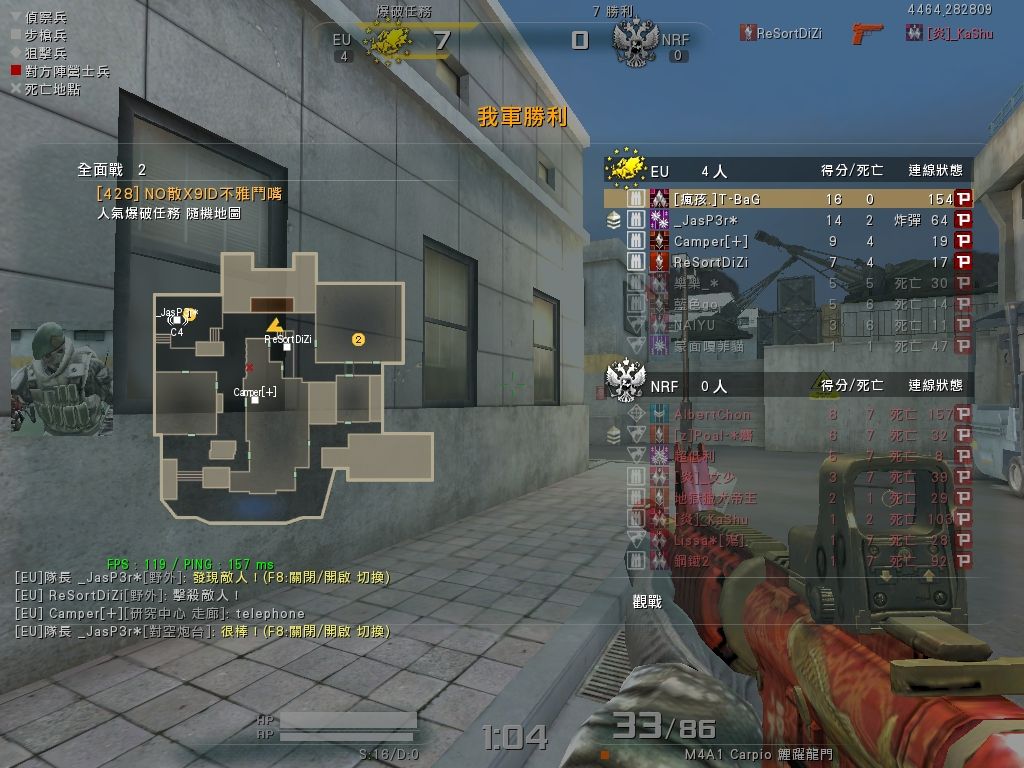Click the red pistol icon in the kill feed
Image resolution: width=1024 pixels, height=768 pixels.
click(868, 33)
